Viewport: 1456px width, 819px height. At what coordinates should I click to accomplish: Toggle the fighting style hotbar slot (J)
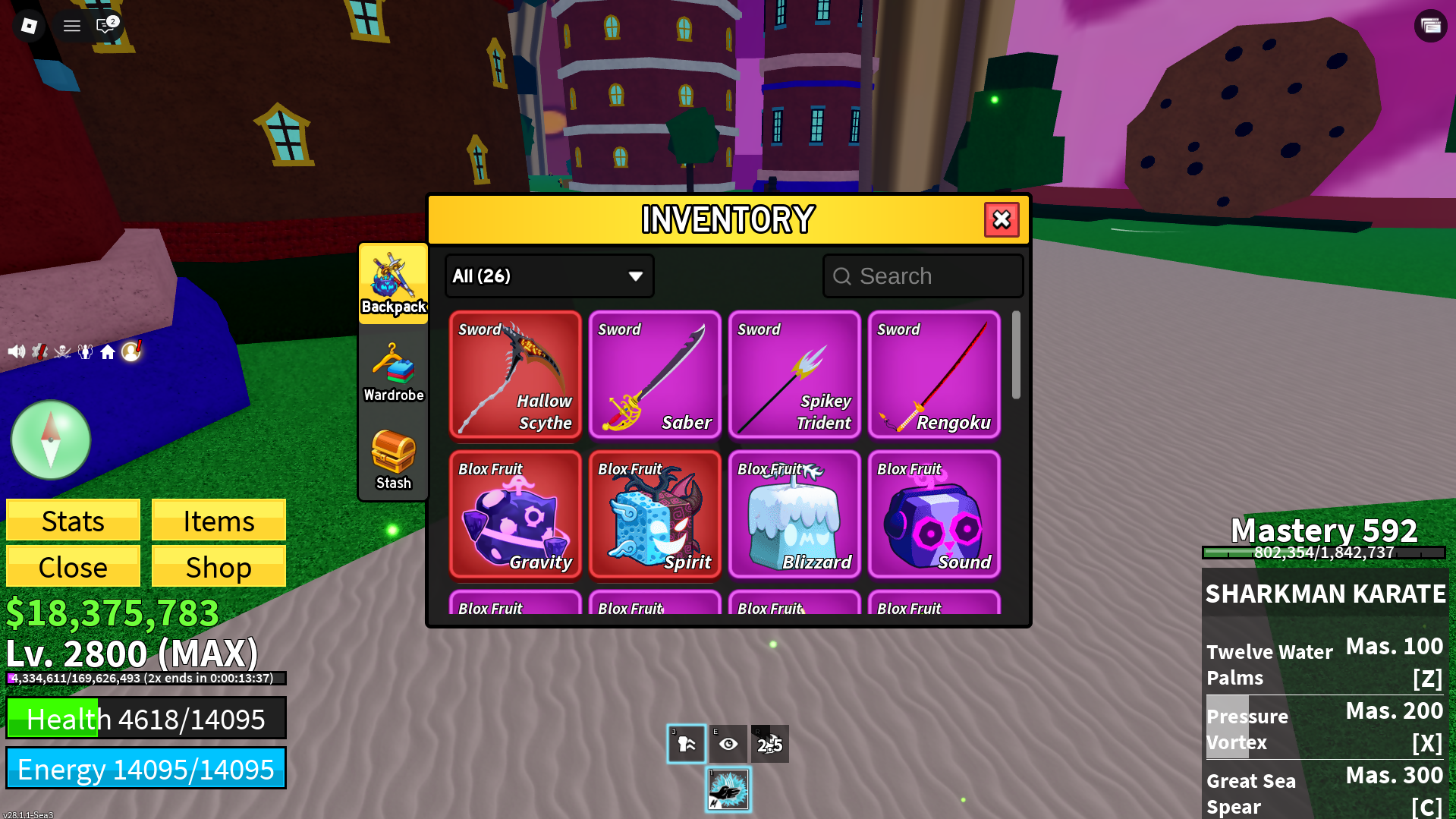pyautogui.click(x=685, y=744)
